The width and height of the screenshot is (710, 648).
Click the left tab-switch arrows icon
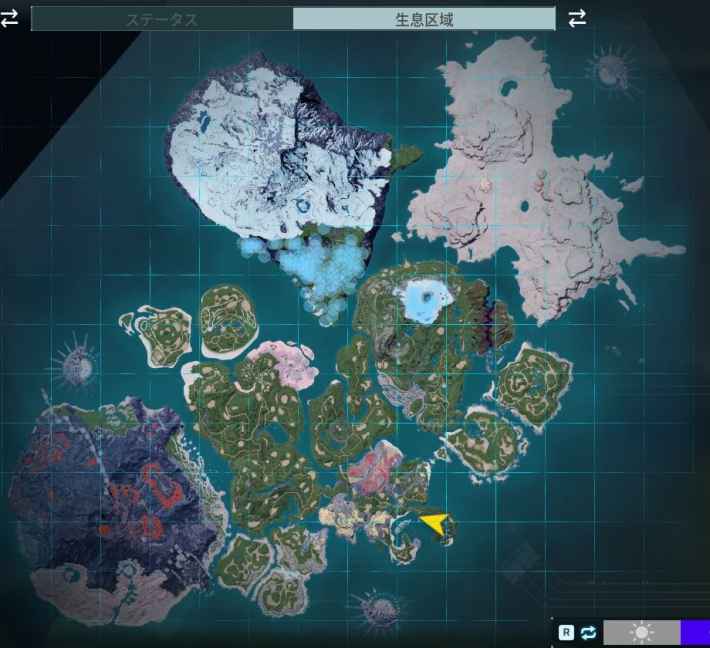click(x=10, y=19)
